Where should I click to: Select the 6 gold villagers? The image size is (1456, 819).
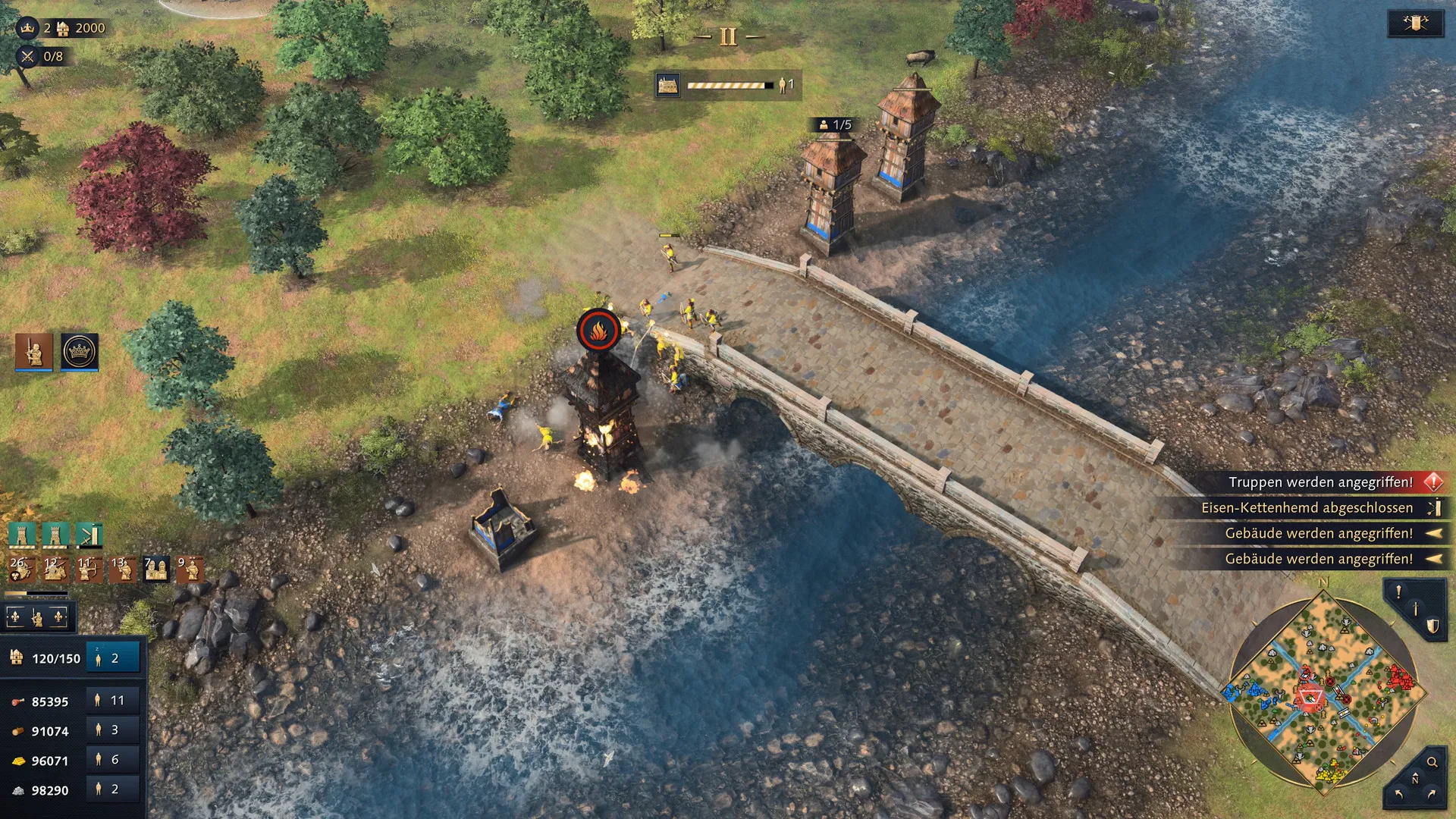point(113,760)
